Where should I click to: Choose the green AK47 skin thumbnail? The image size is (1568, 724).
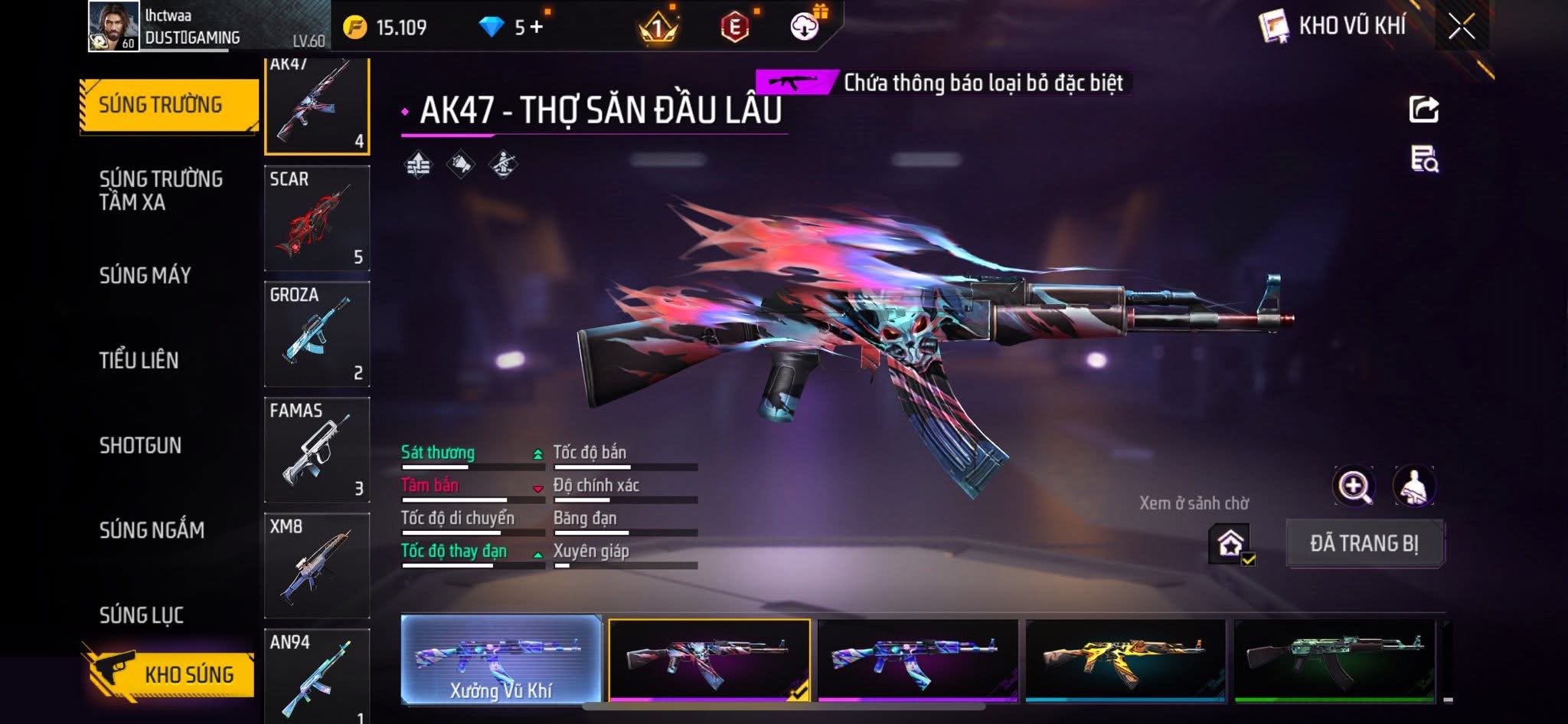[x=1334, y=660]
